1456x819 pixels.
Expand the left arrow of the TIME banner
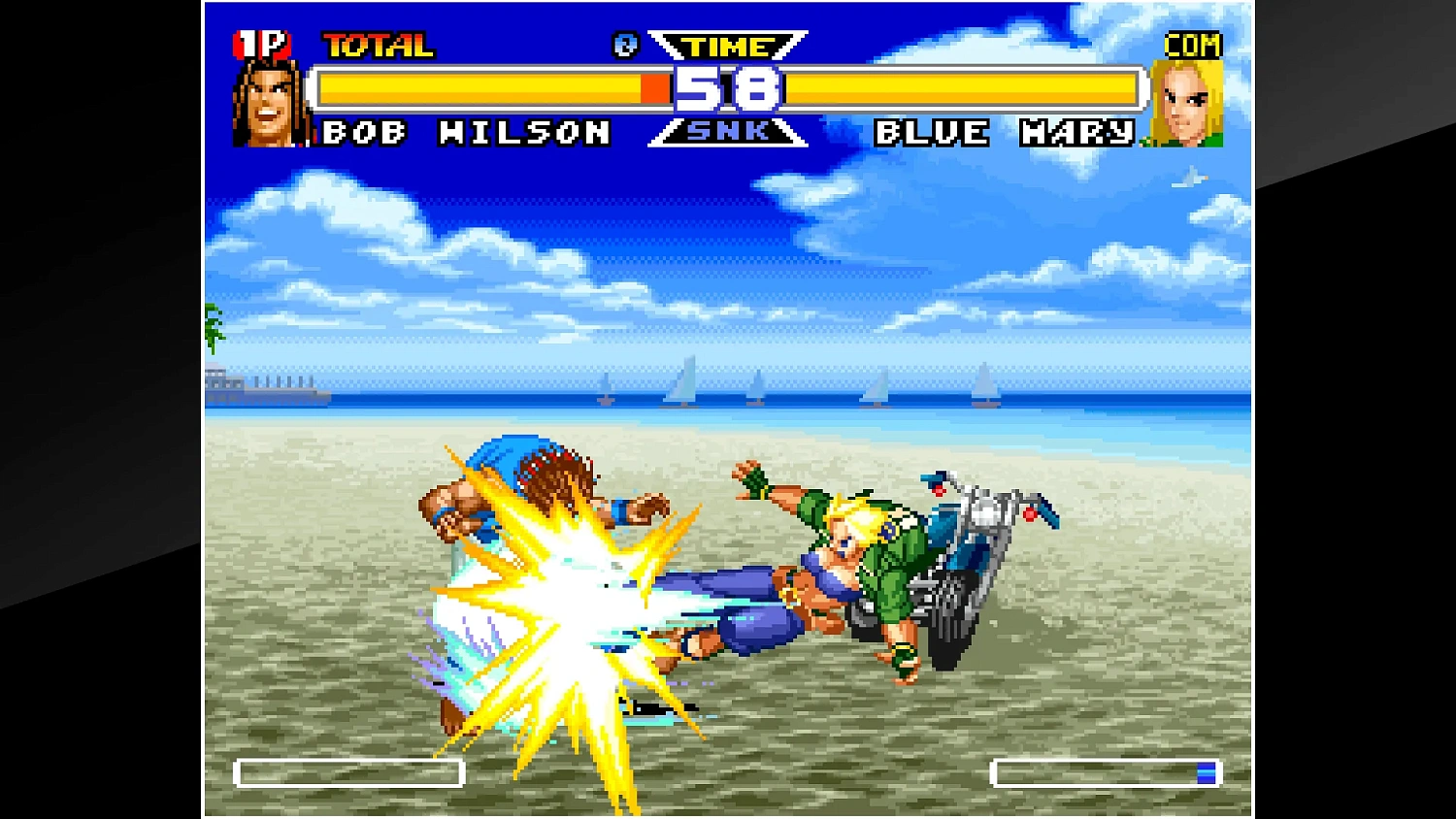[668, 46]
